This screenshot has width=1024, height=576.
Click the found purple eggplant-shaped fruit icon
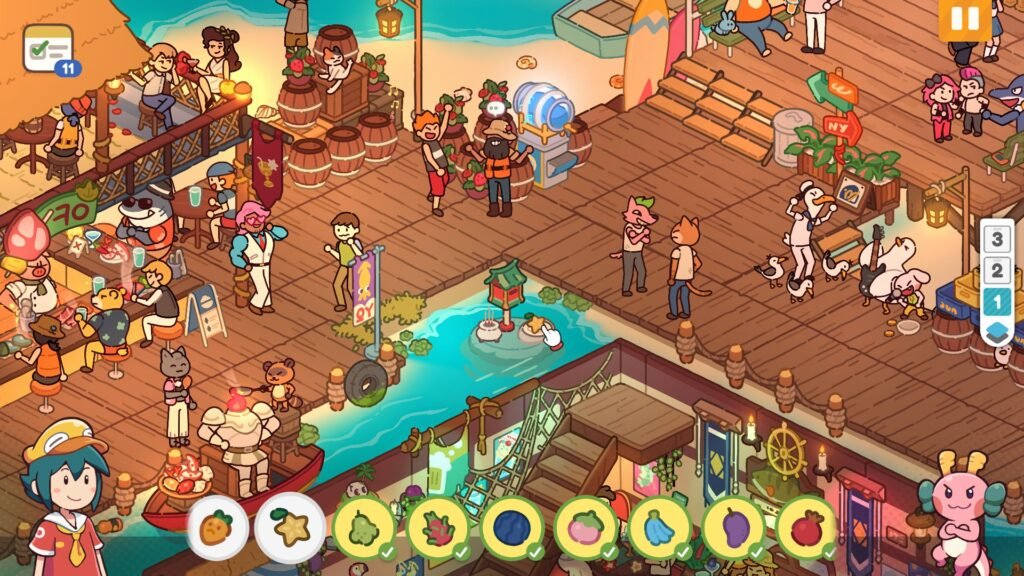pyautogui.click(x=733, y=527)
